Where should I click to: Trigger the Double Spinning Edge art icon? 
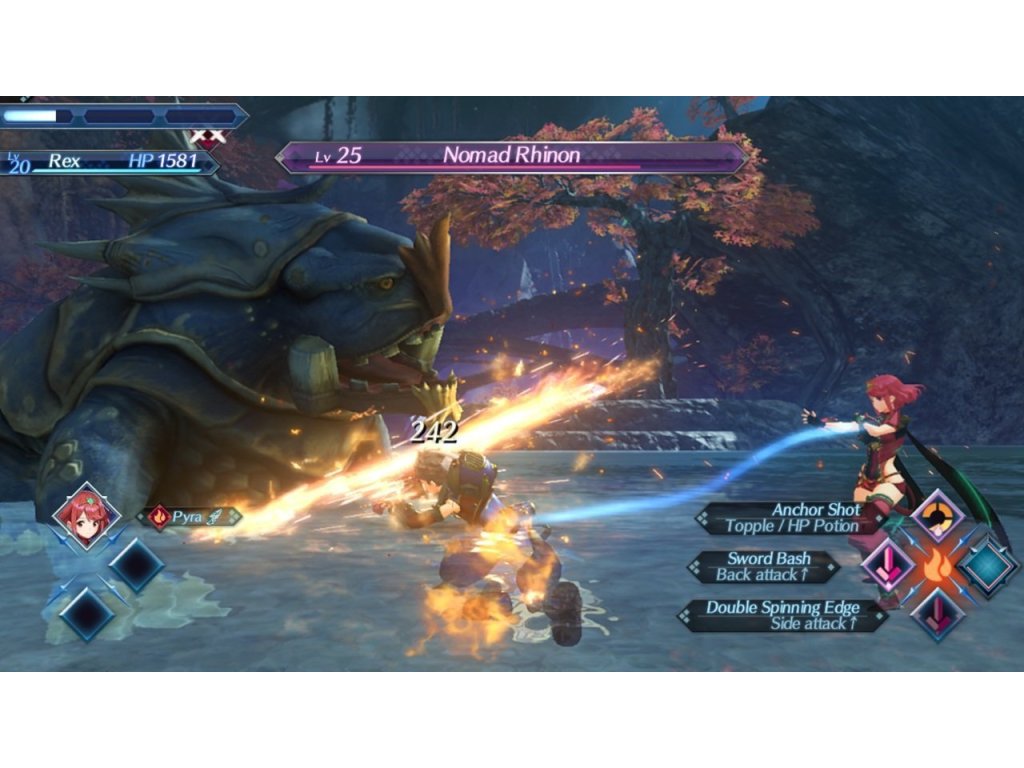click(x=938, y=612)
